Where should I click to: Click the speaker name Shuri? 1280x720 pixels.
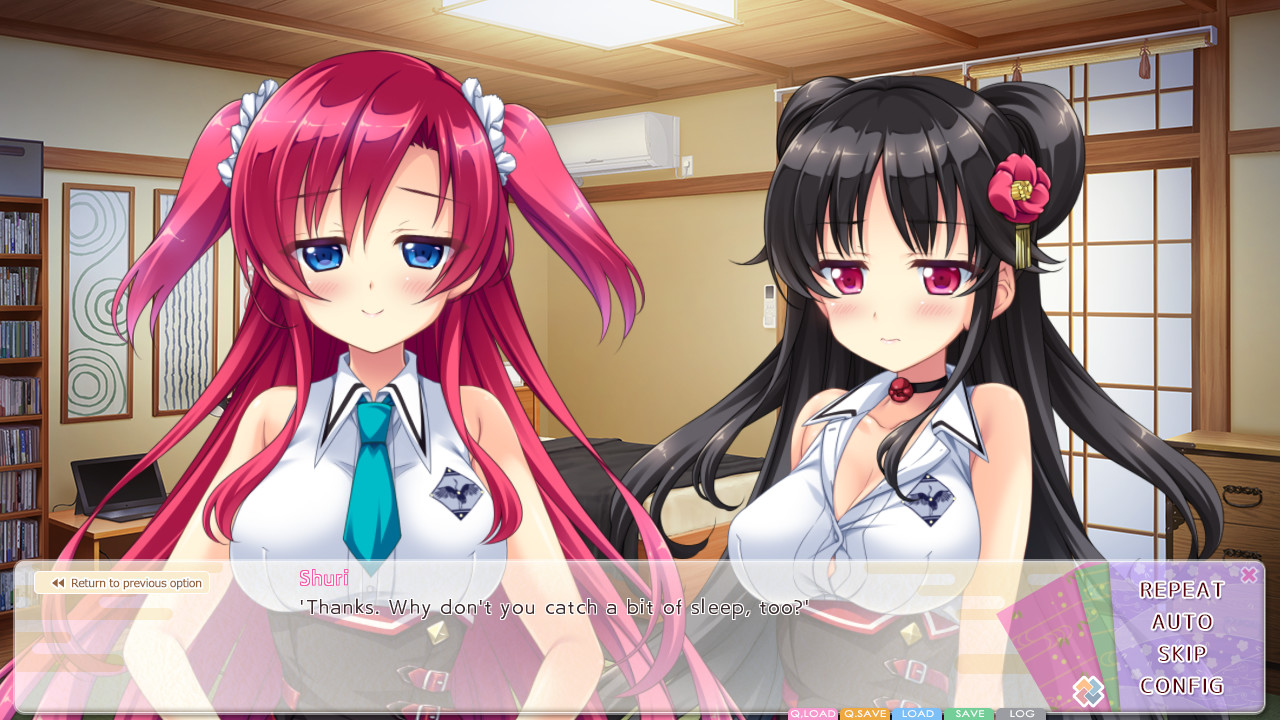[x=323, y=578]
